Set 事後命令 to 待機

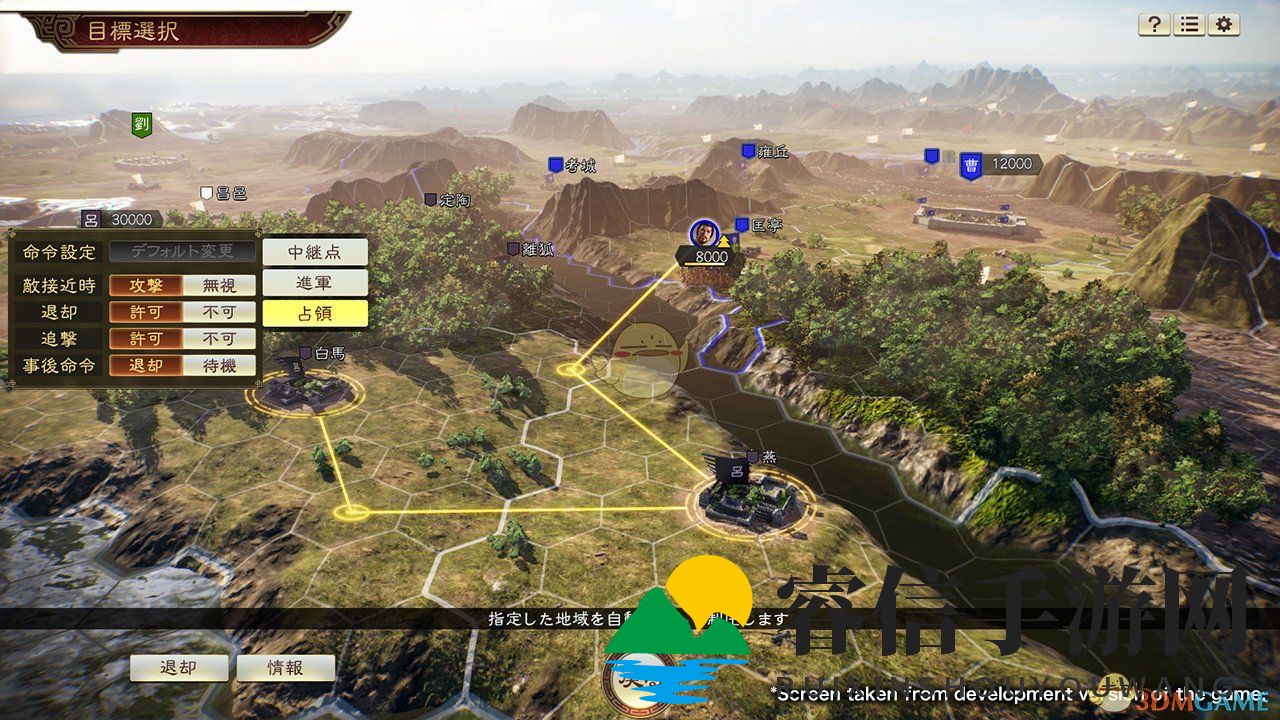pyautogui.click(x=219, y=366)
